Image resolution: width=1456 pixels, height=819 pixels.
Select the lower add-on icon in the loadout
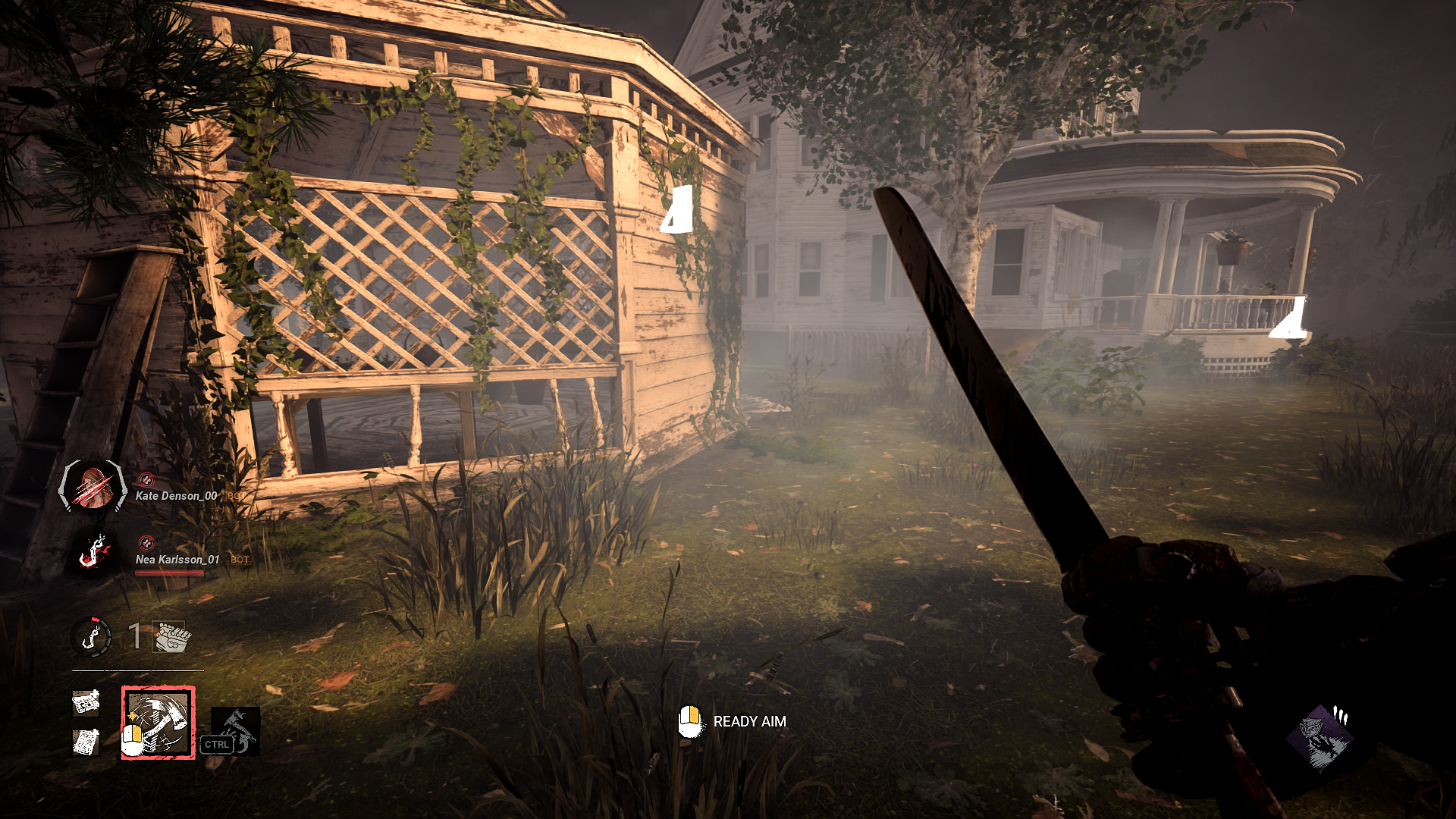tap(86, 741)
